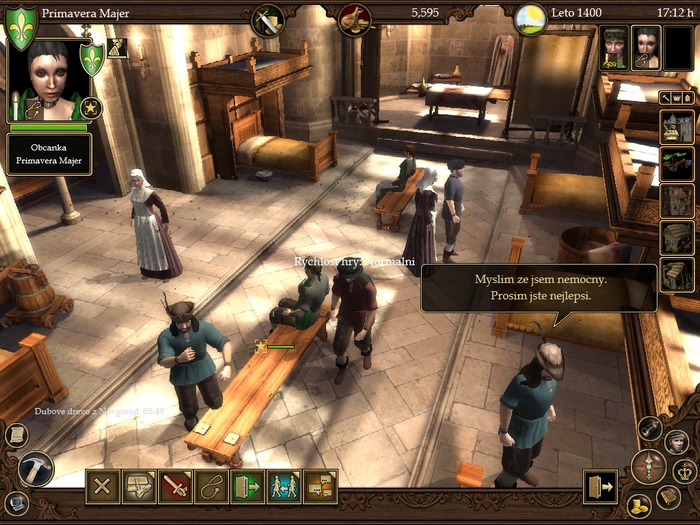Select the green-hatted family member portrait
Image resolution: width=700 pixels, height=525 pixels.
(x=614, y=47)
